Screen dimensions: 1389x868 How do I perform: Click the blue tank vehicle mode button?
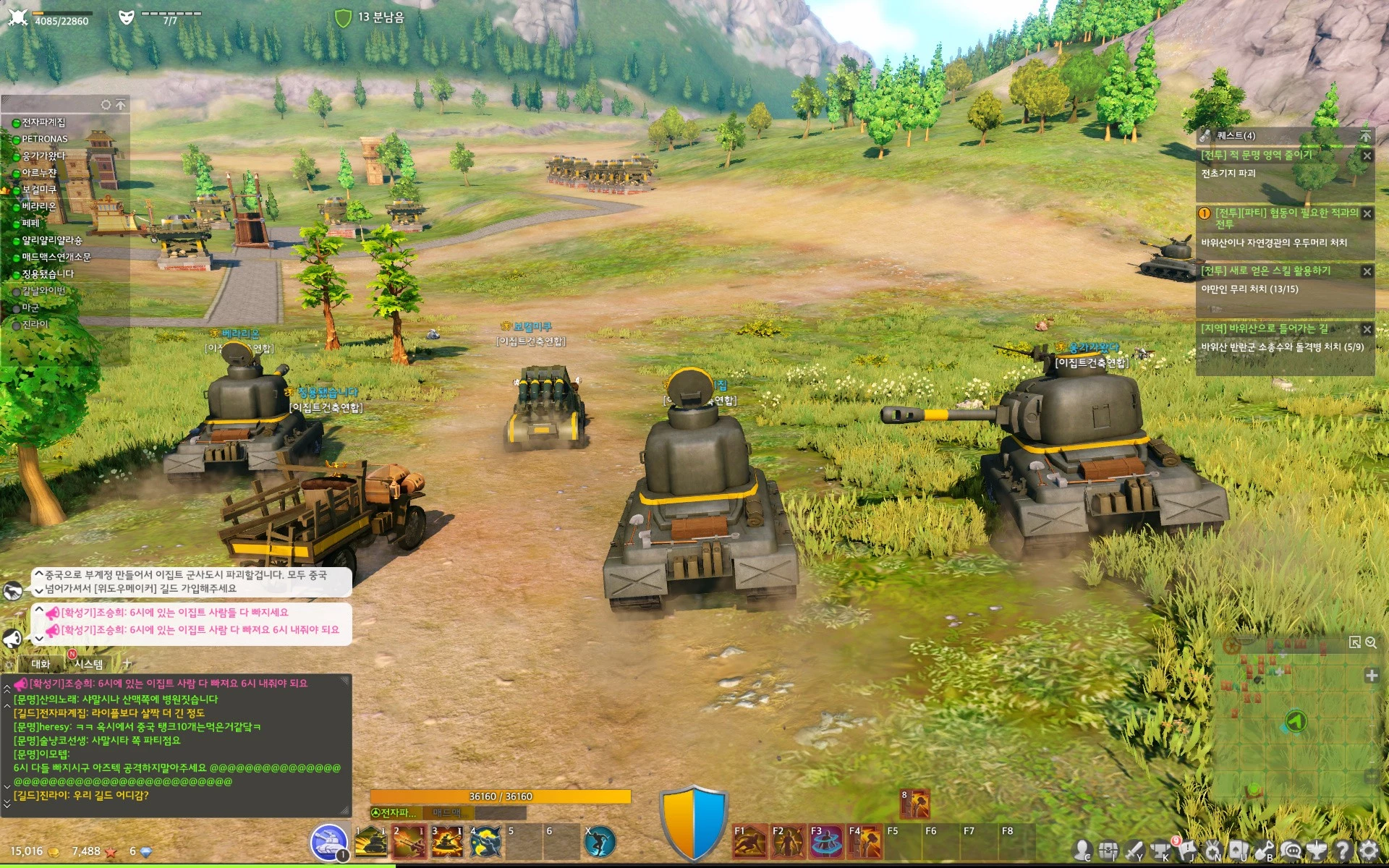328,842
